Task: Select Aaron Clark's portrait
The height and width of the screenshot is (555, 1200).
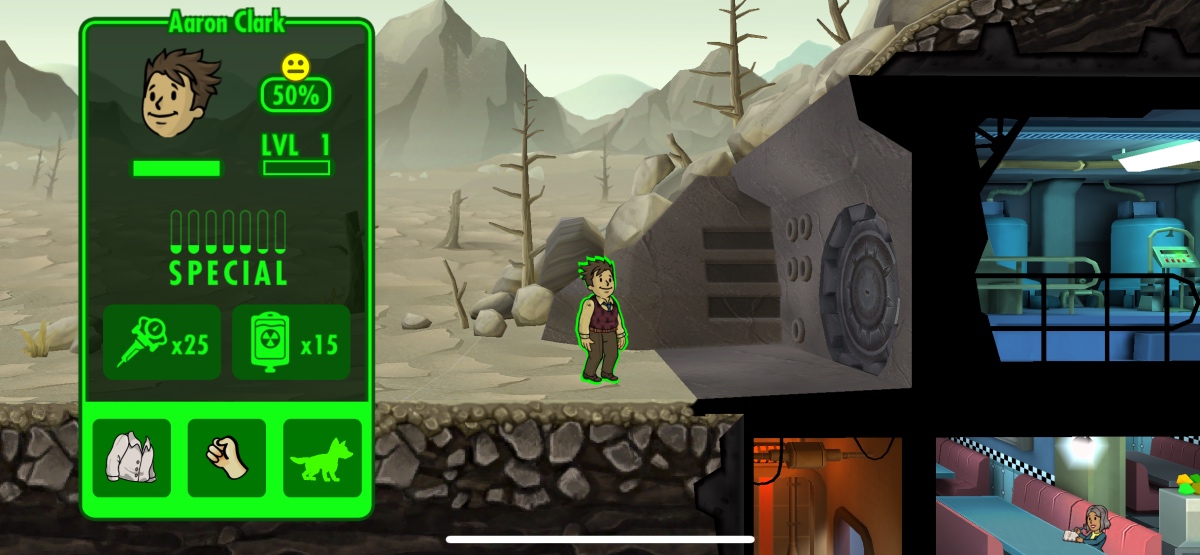Action: click(x=176, y=94)
